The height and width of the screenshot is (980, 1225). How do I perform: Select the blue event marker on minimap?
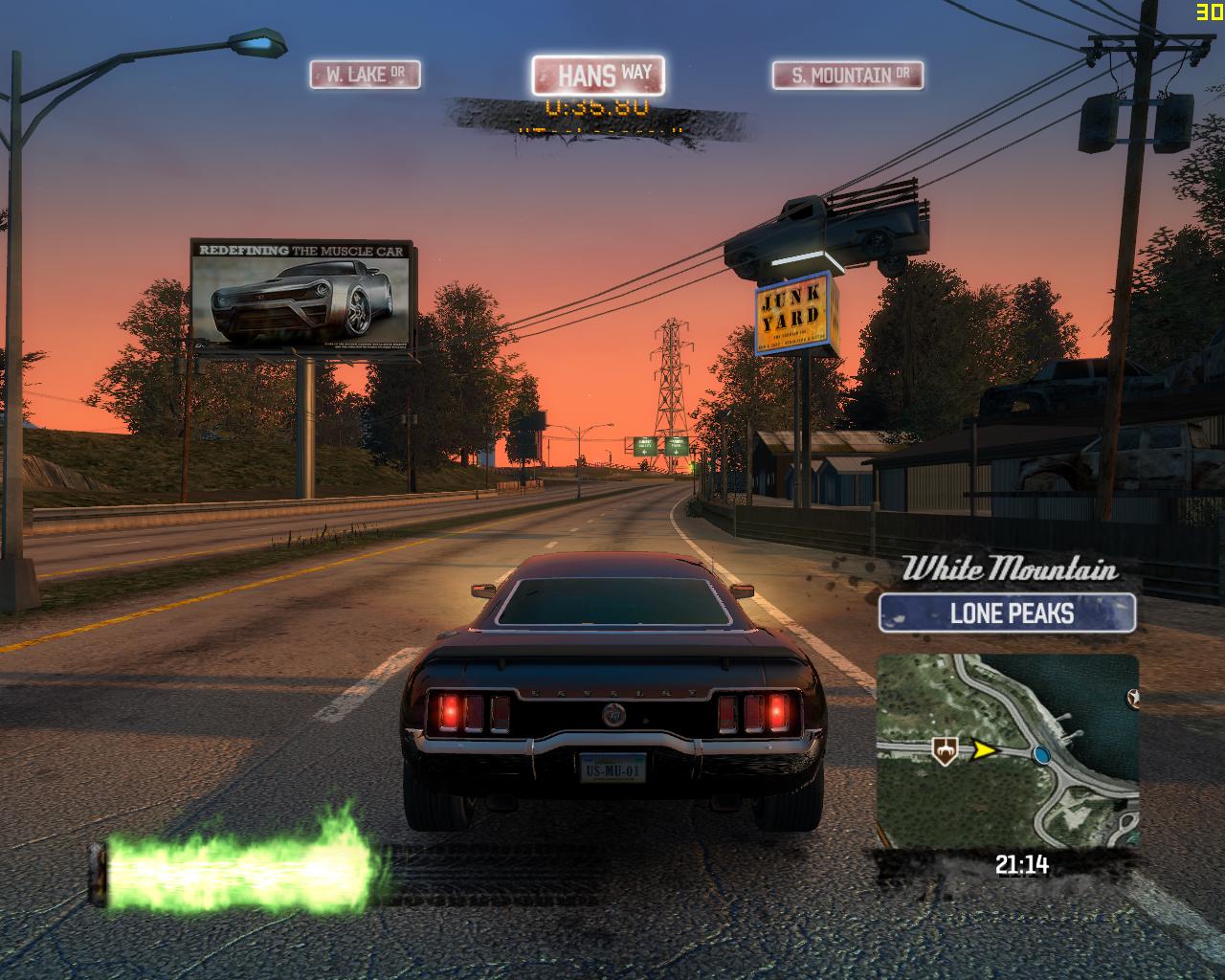(1042, 756)
